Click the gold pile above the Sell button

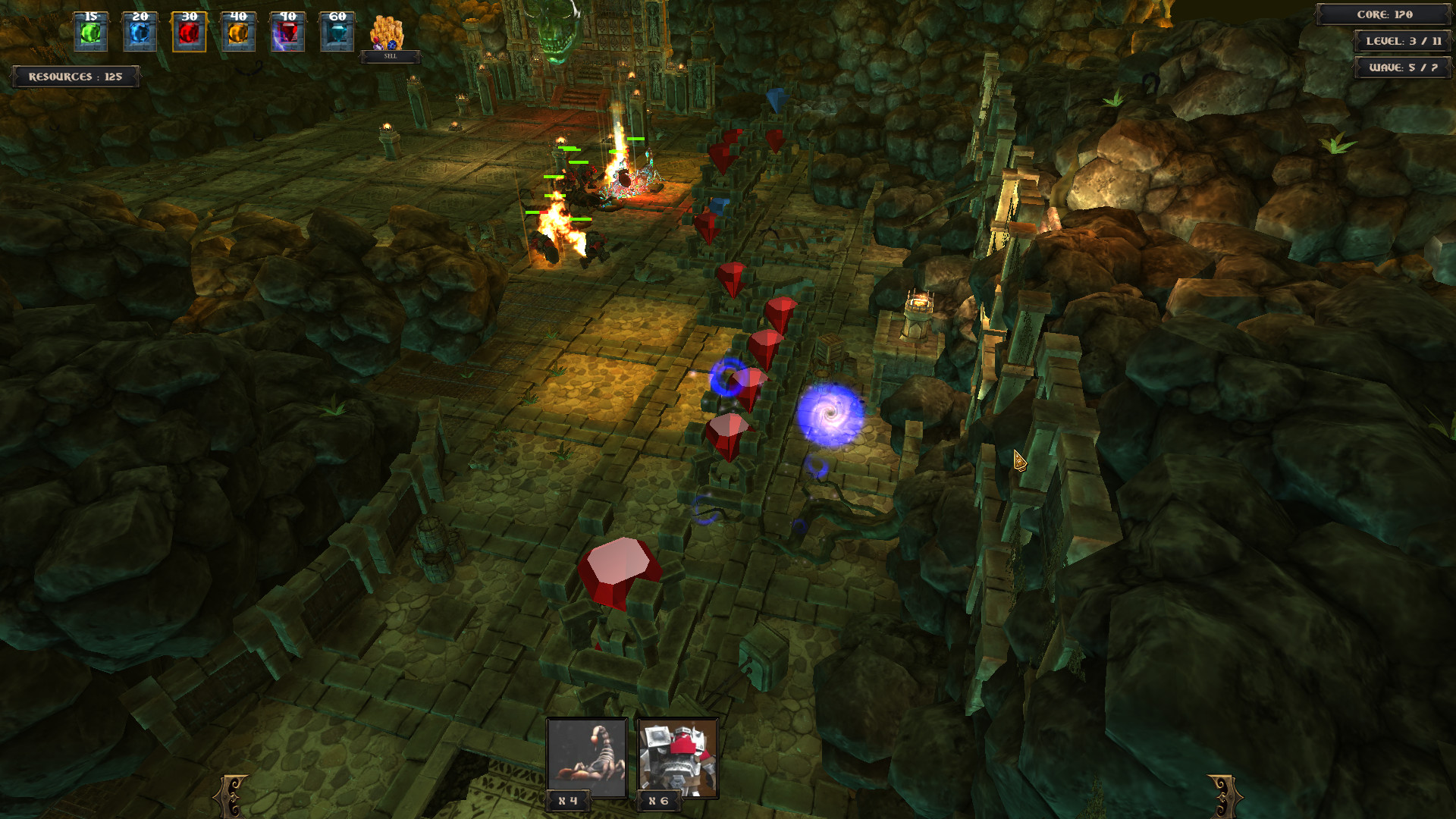[385, 32]
